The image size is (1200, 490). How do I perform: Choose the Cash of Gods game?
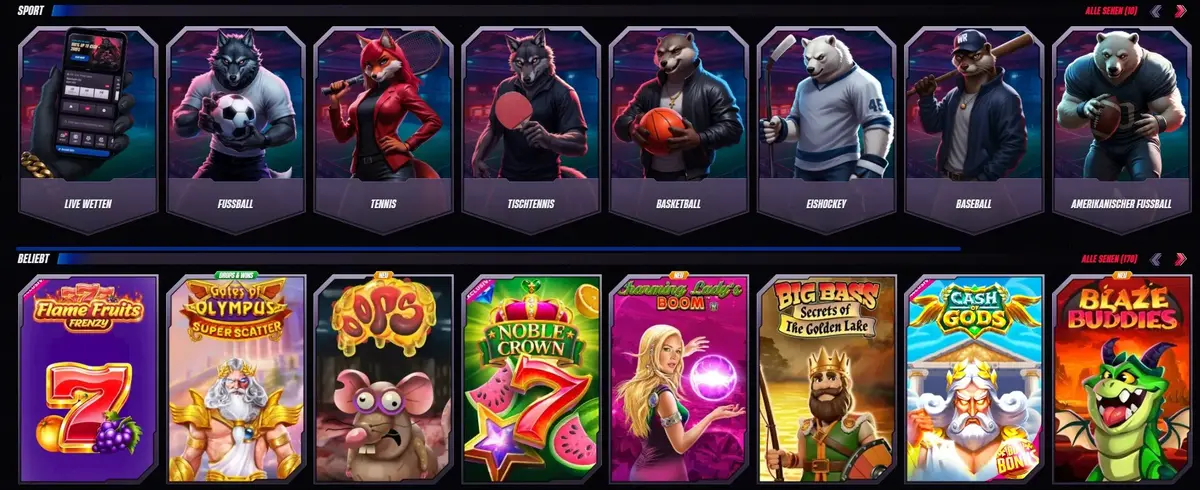tap(974, 378)
